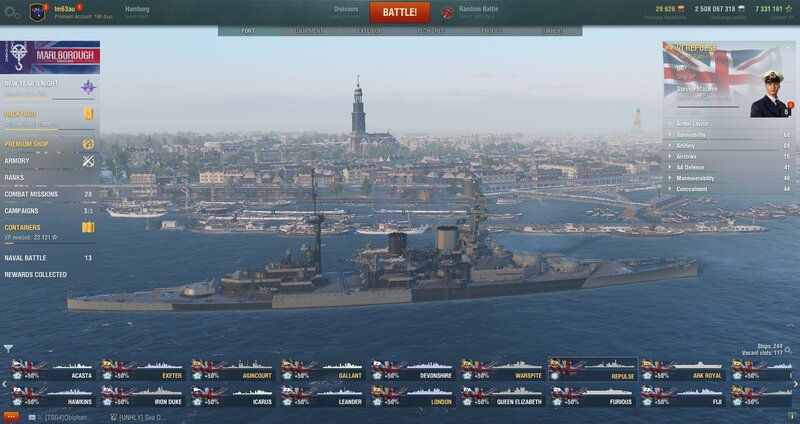
Task: Switch to the Profile tab
Action: tap(492, 31)
